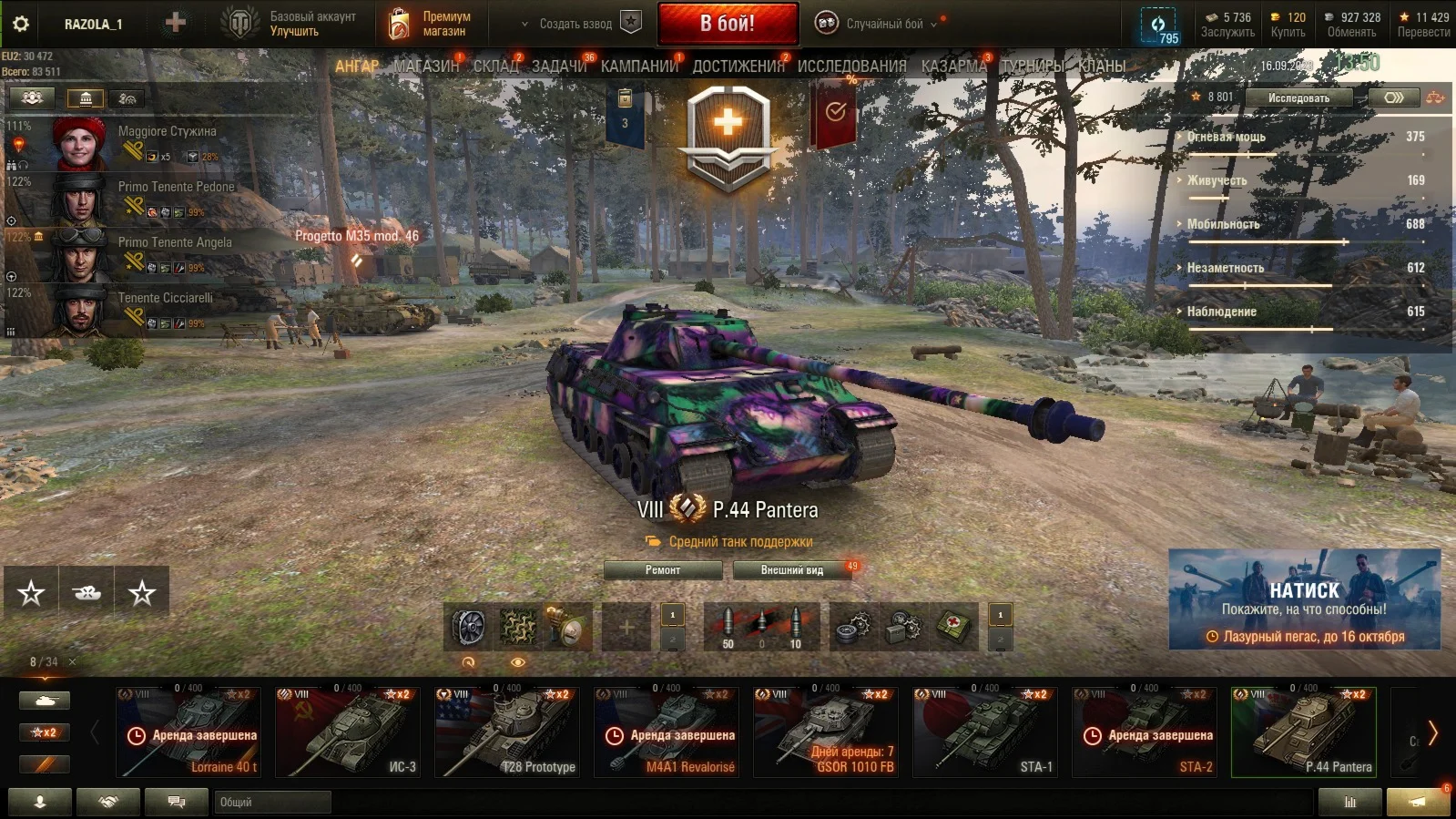Open the СКЛАД tab
This screenshot has width=1456, height=819.
pyautogui.click(x=495, y=66)
